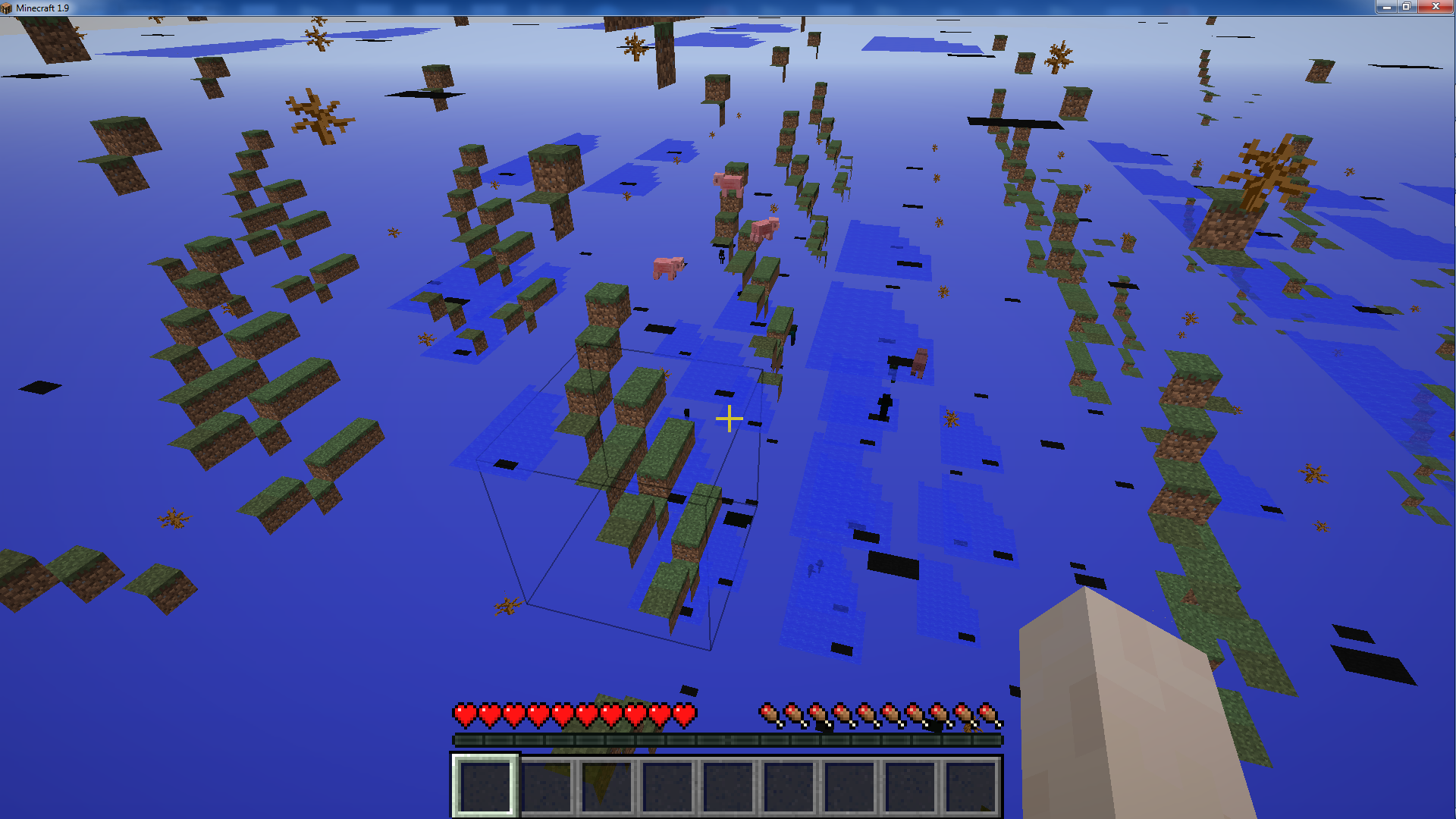1456x819 pixels.
Task: Select the highlighted first hotbar slot
Action: tap(485, 786)
